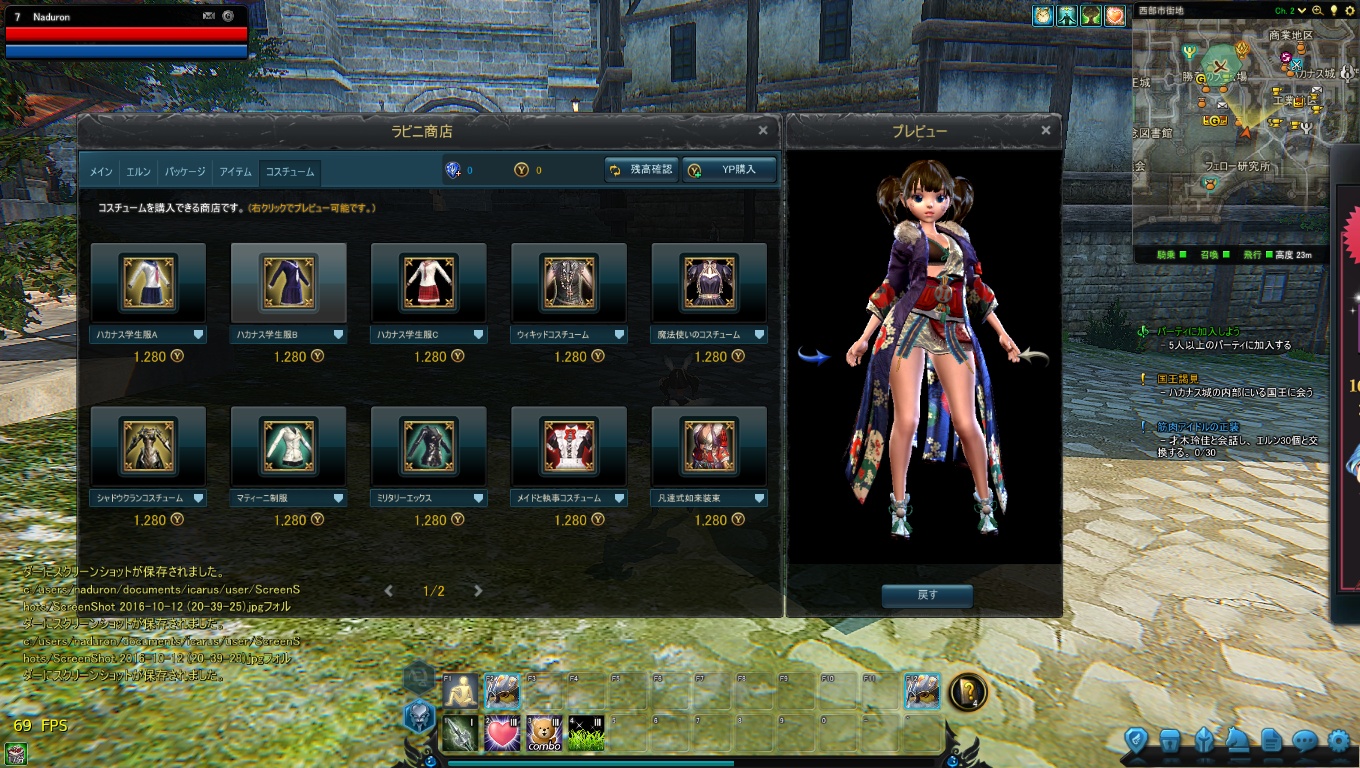Open the エルン tab
The height and width of the screenshot is (768, 1360).
(138, 172)
